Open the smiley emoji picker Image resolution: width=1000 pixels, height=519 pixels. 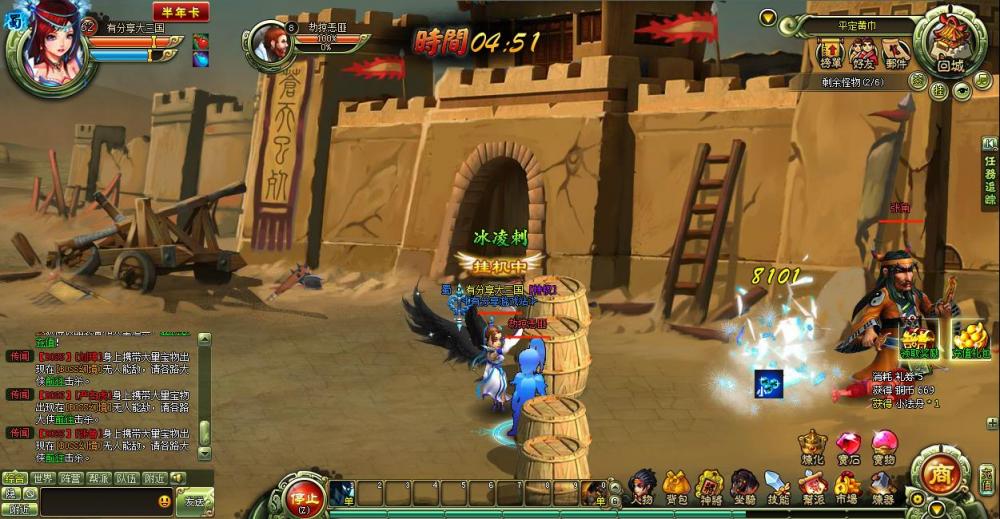coord(164,501)
